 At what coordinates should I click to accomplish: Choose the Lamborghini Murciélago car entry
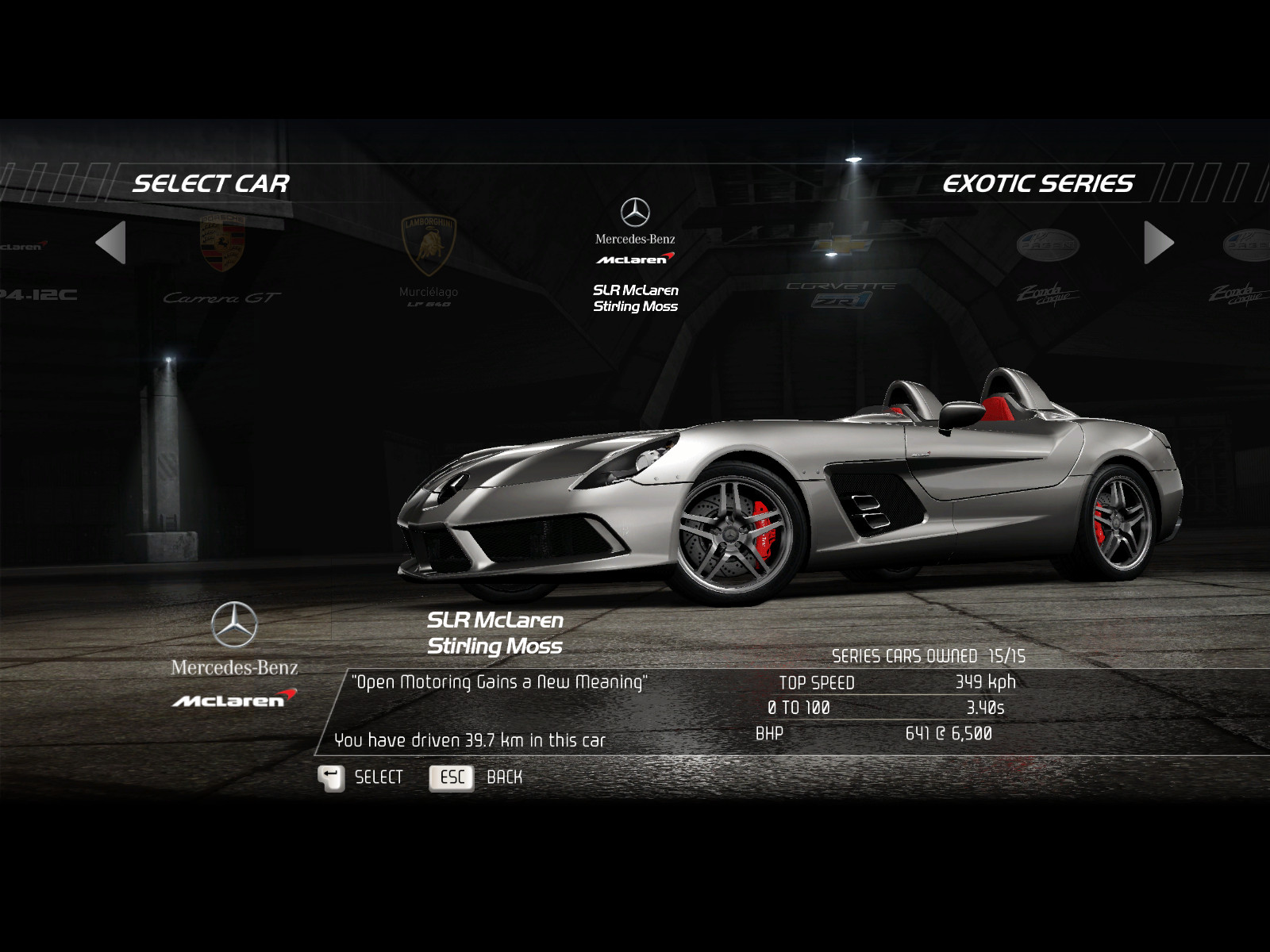point(429,260)
